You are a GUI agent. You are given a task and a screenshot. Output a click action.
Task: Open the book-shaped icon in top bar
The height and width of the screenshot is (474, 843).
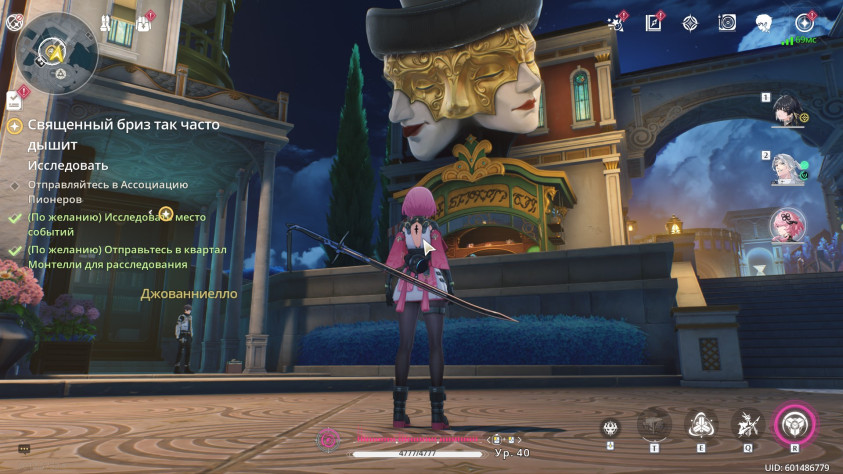click(654, 22)
